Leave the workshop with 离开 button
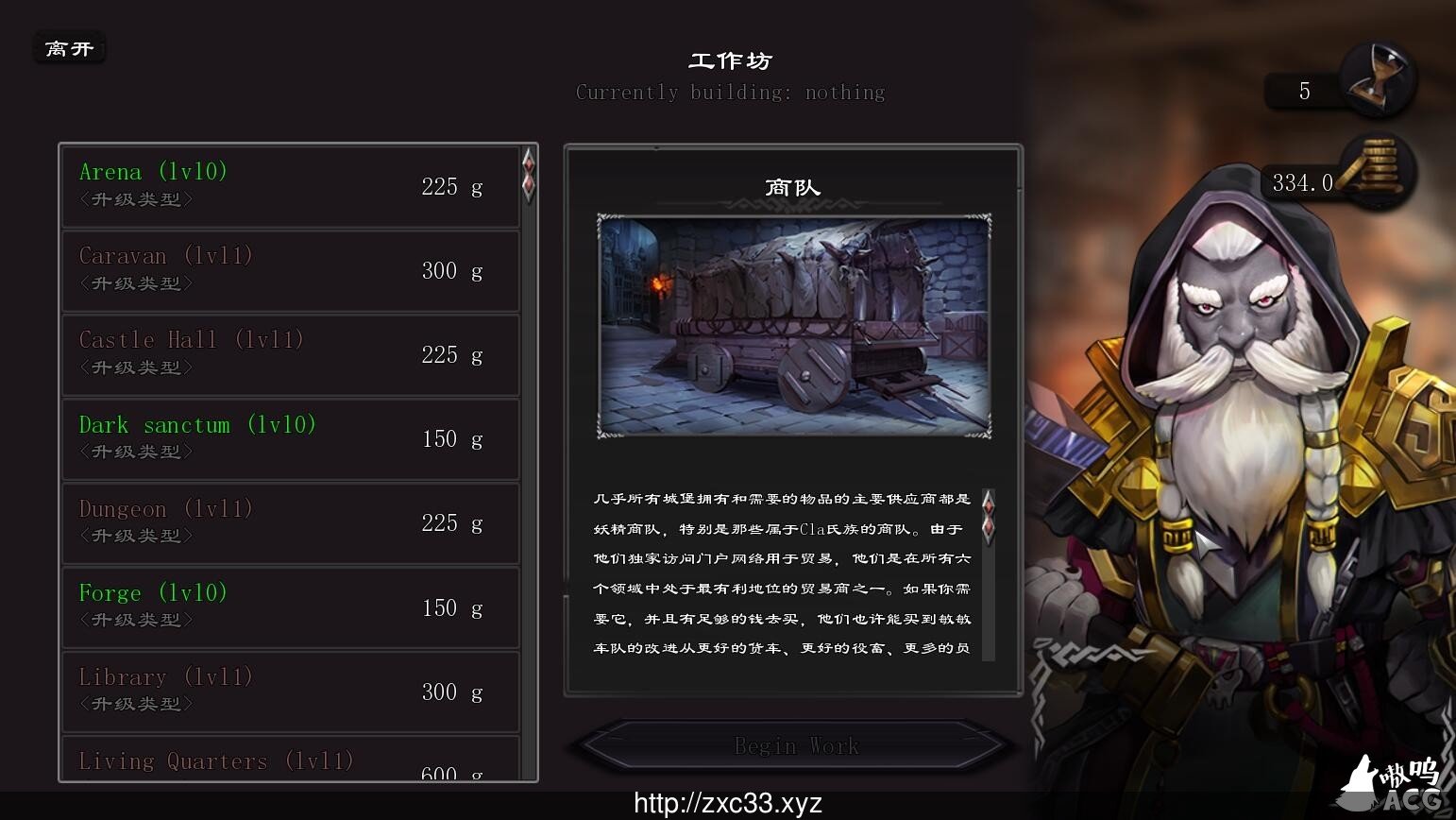Screen dimensions: 1456x820 click(x=69, y=48)
